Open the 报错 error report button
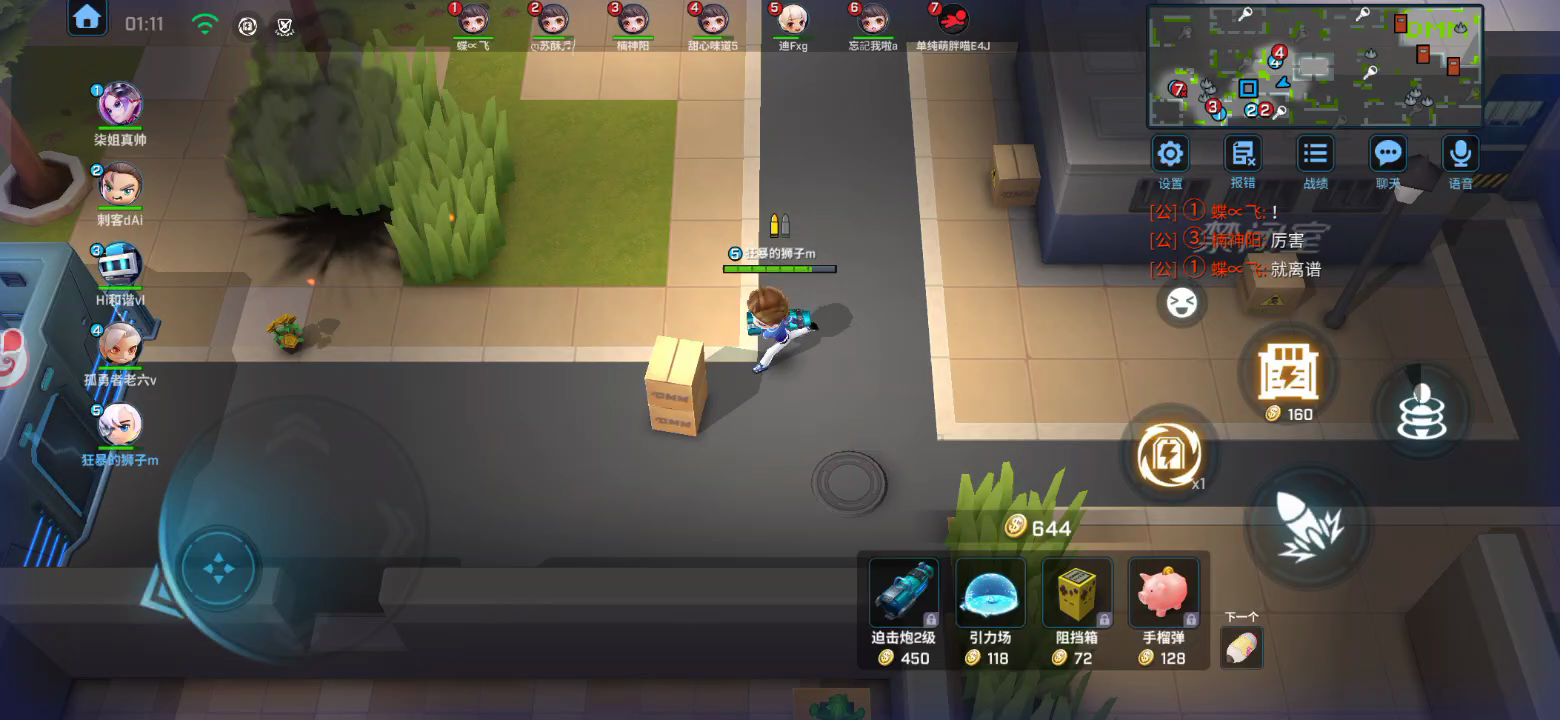 (1243, 155)
